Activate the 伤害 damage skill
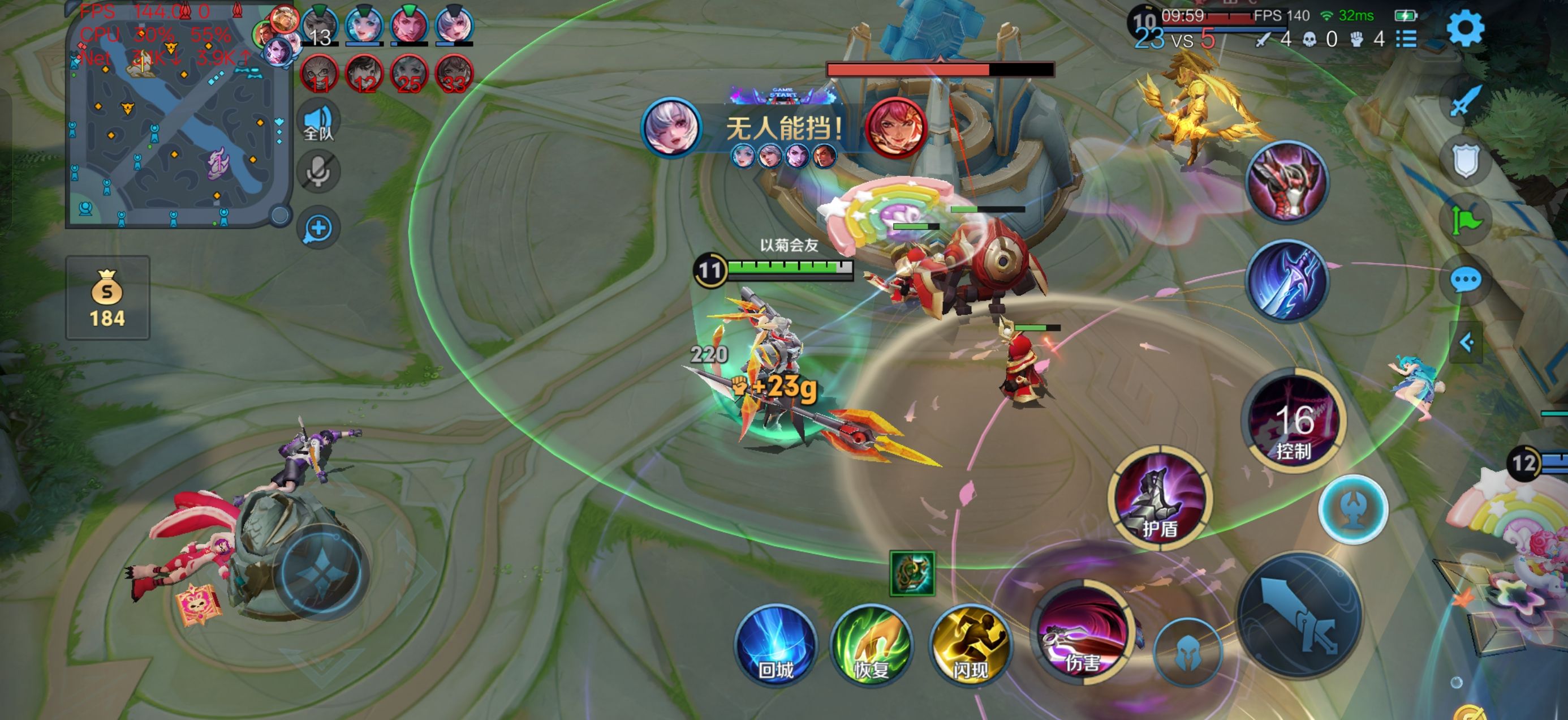 click(x=1082, y=633)
